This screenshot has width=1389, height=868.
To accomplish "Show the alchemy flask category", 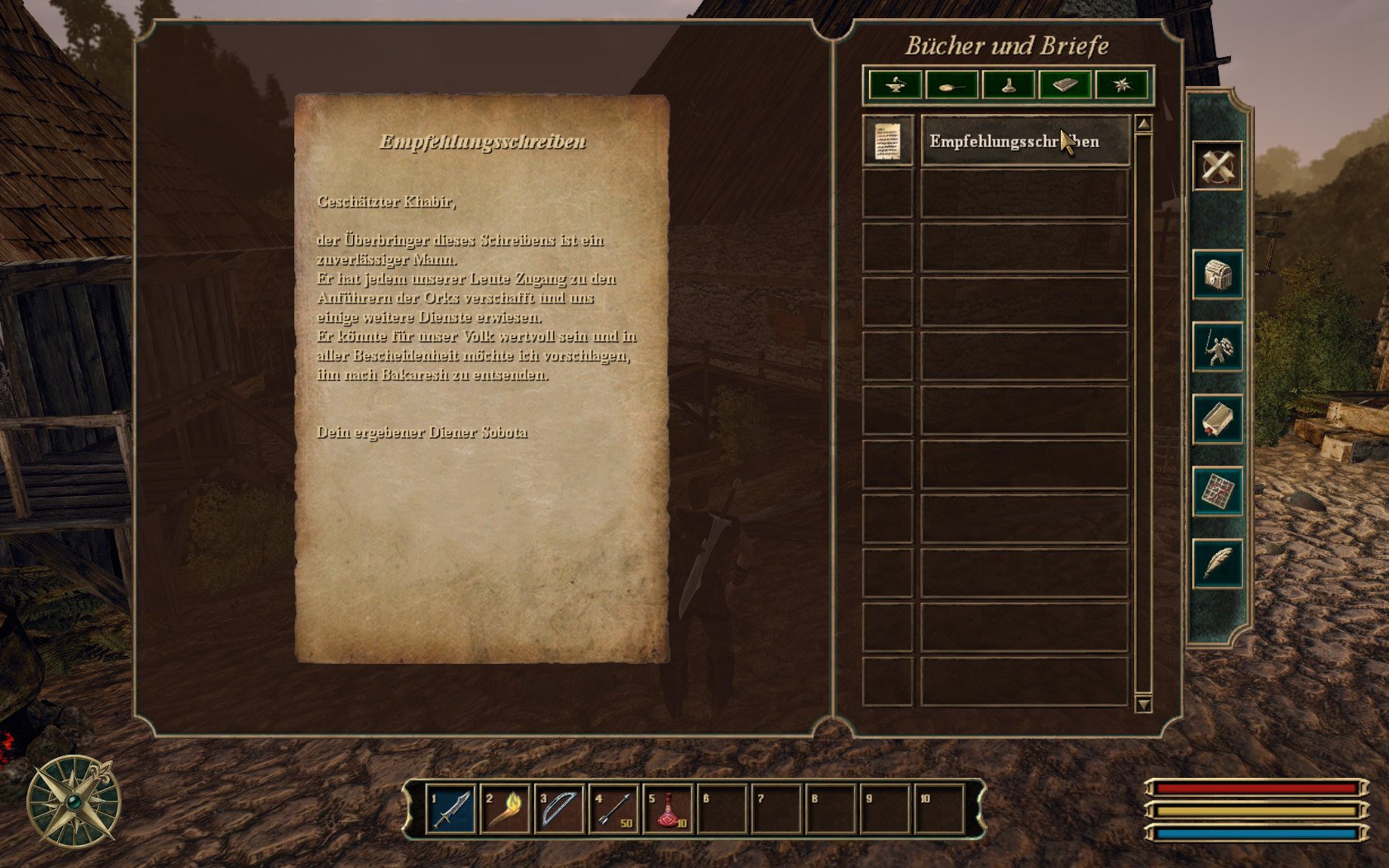I will (1008, 84).
